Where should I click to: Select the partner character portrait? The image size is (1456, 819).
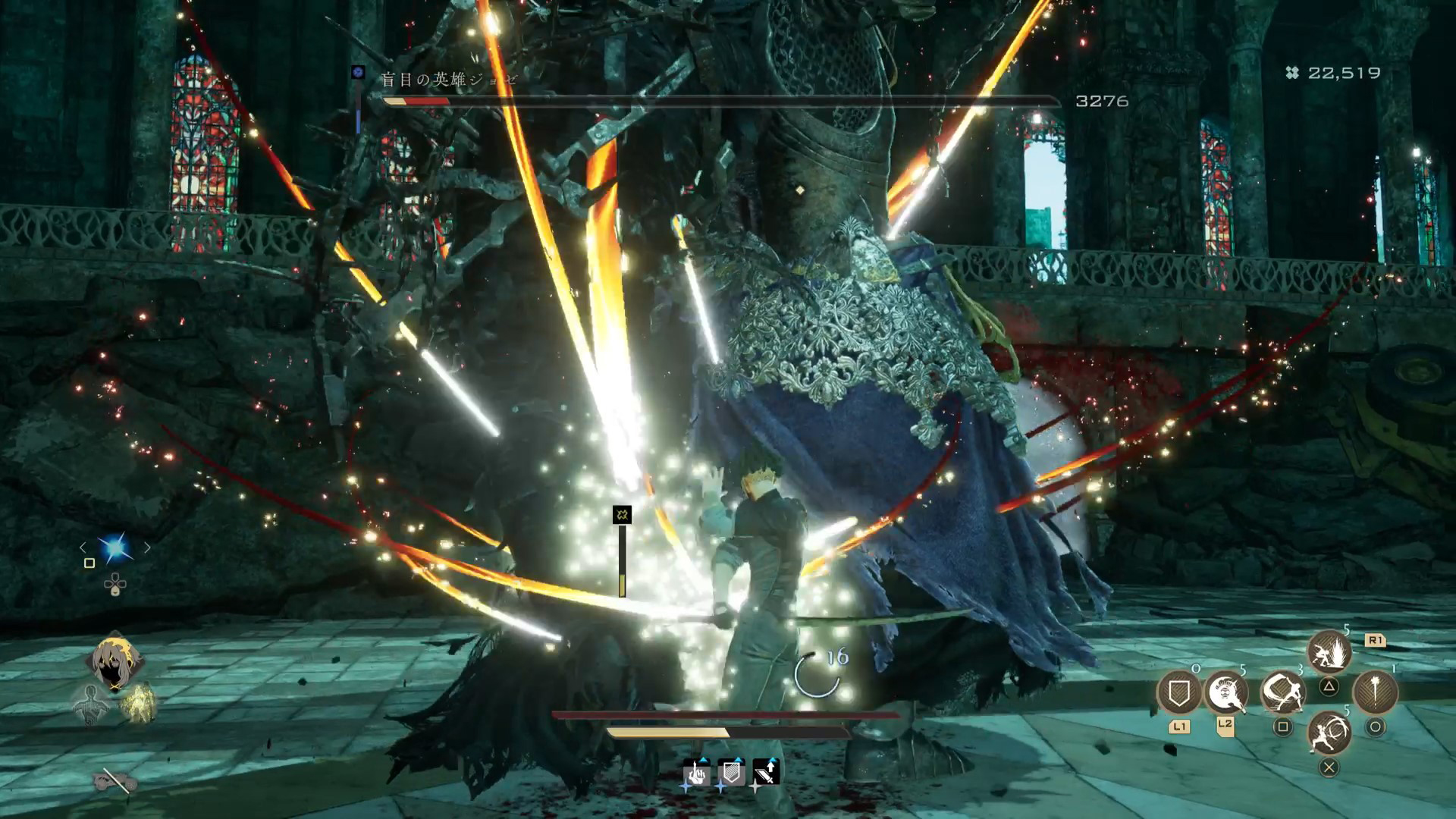tap(115, 661)
